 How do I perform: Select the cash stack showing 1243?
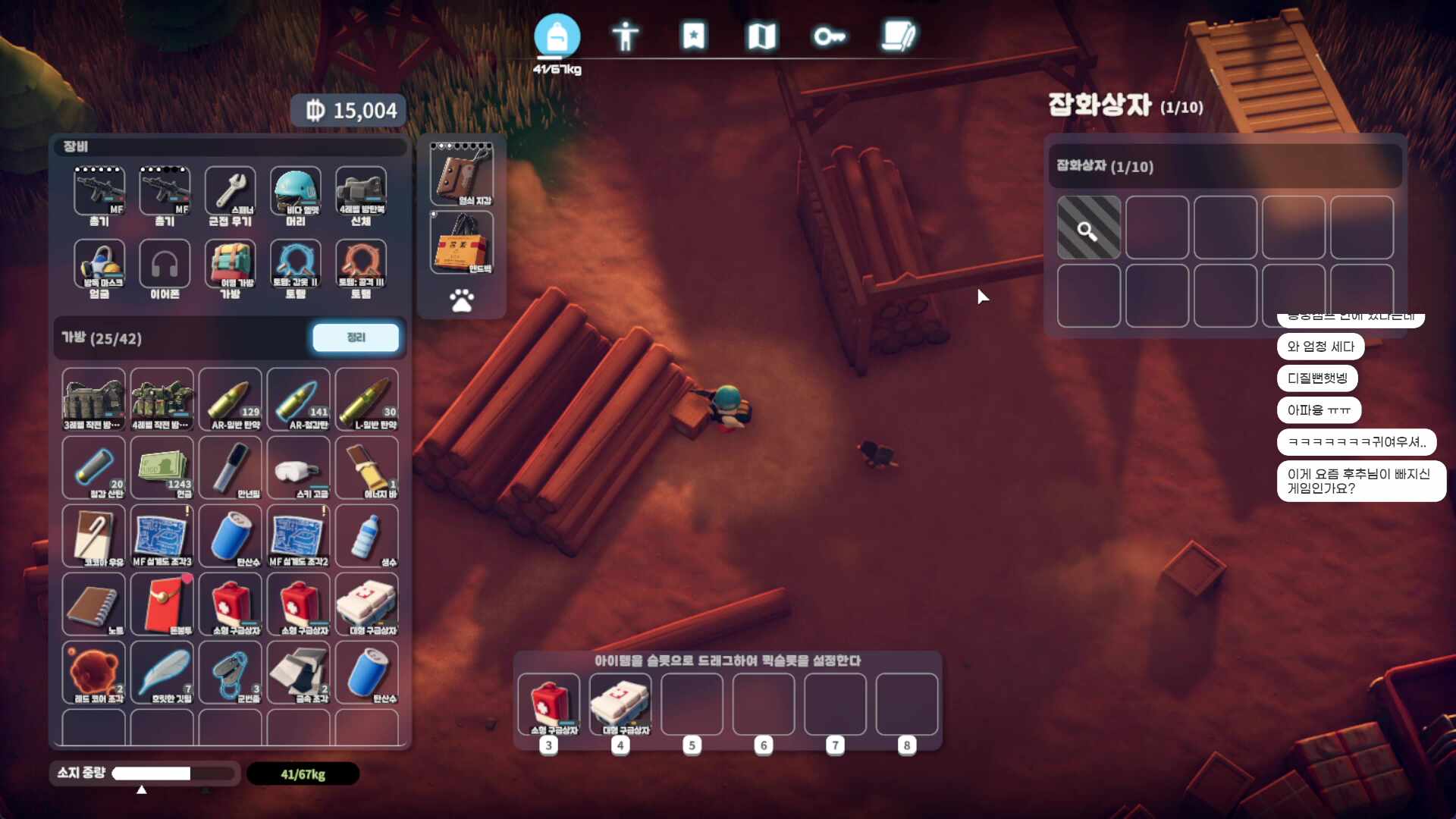(162, 468)
